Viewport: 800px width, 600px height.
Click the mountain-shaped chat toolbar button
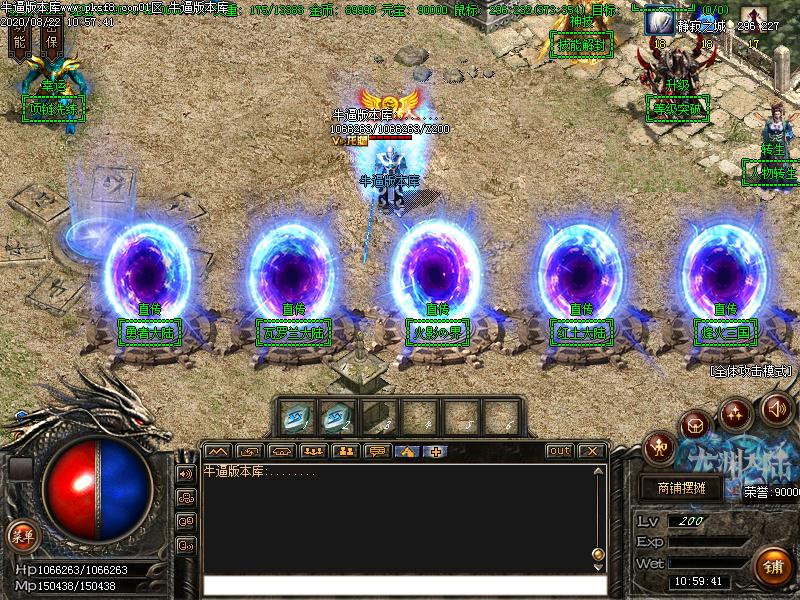pos(218,451)
